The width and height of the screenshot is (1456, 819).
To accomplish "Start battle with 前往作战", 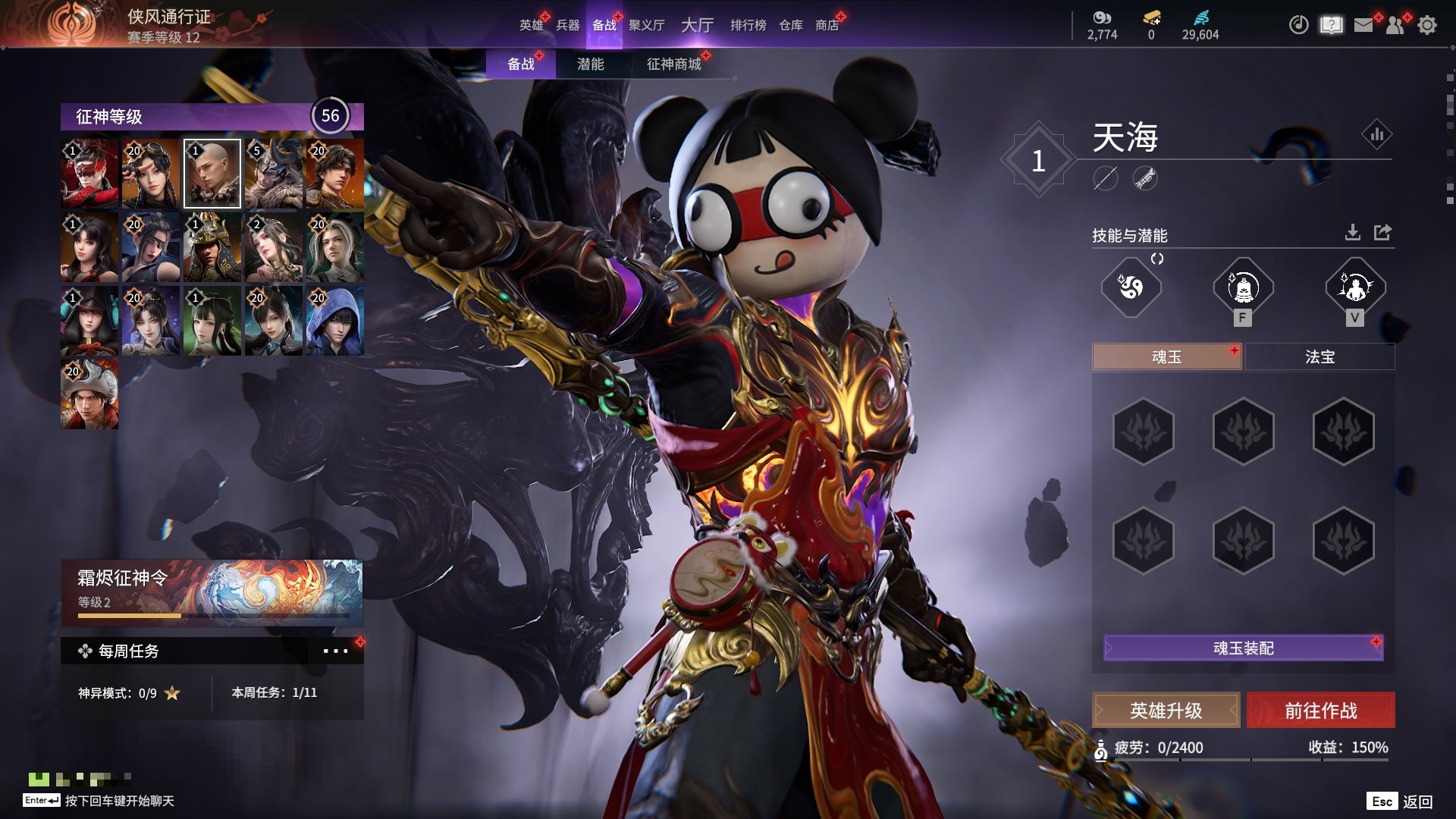I will click(1320, 711).
